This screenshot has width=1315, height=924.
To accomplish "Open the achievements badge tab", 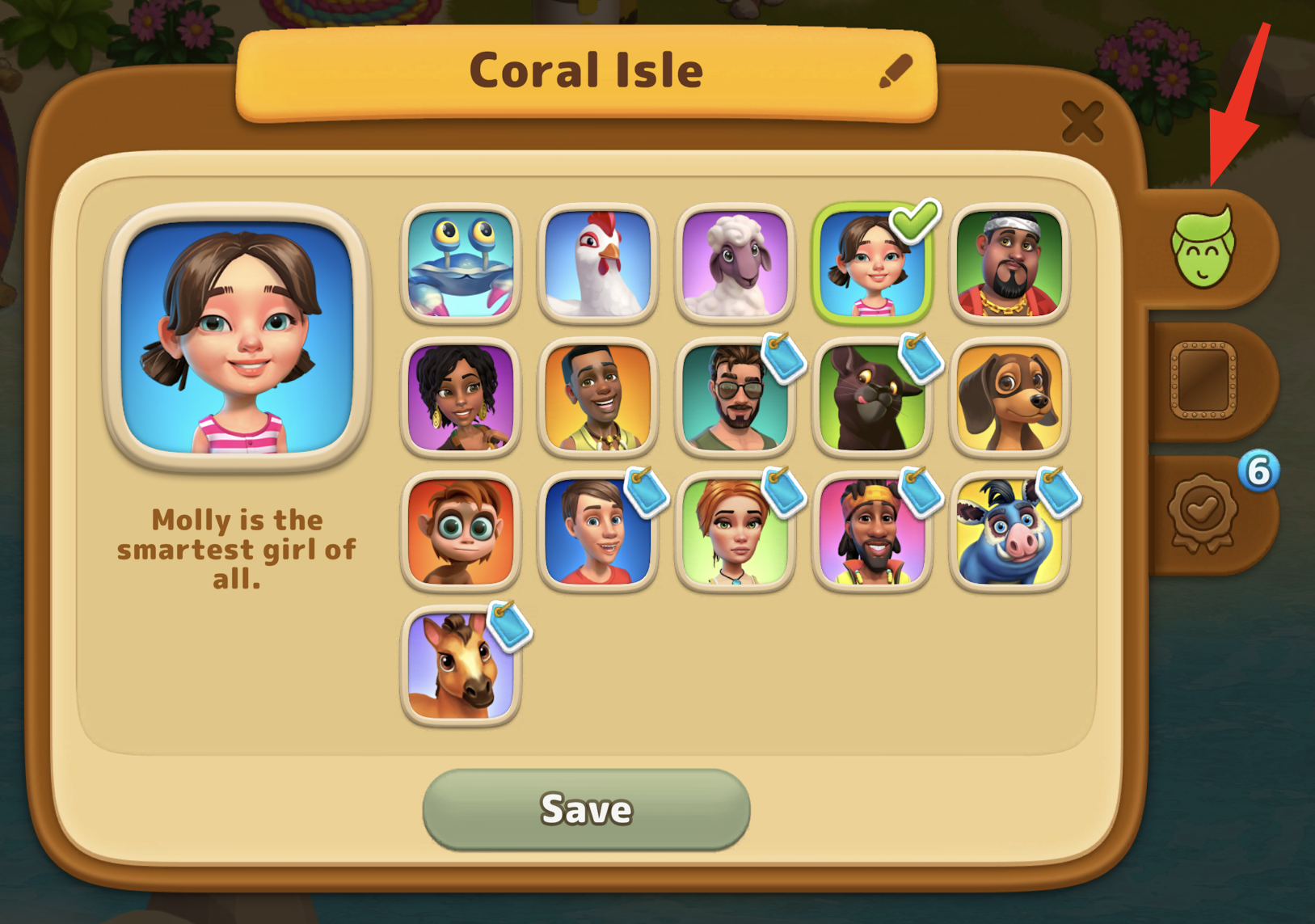I will (x=1203, y=513).
